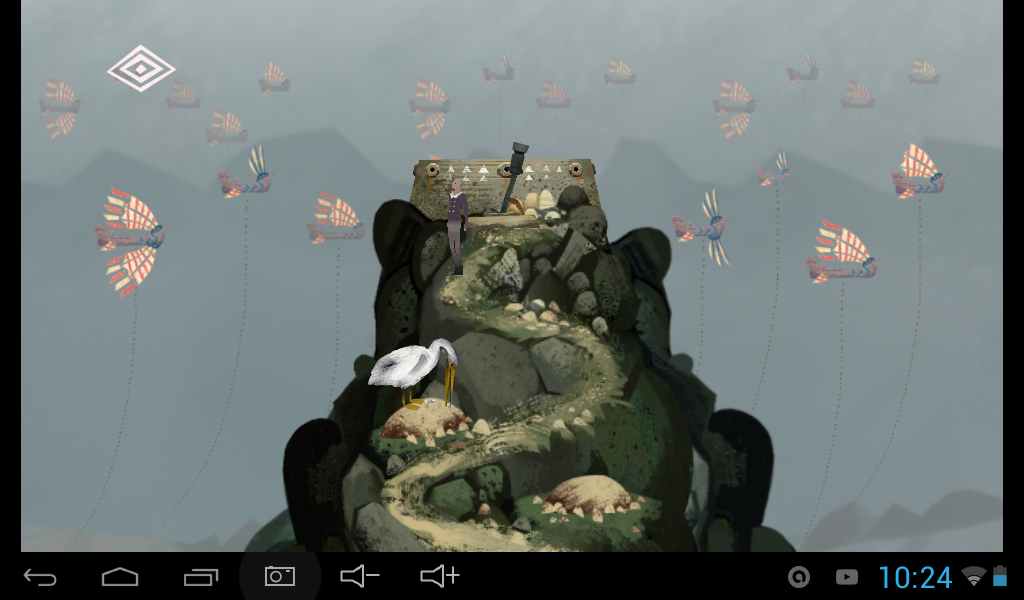Screen dimensions: 1024x600
Task: Tap the Android back arrow
Action: 40,576
